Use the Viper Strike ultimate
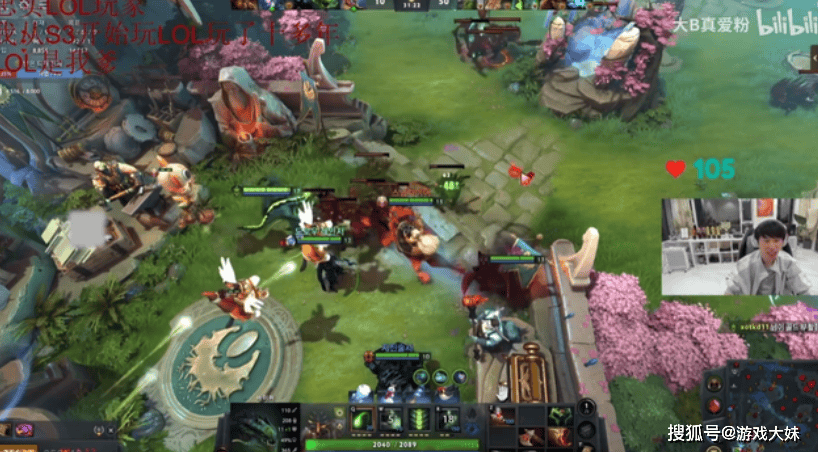Image resolution: width=818 pixels, height=452 pixels. (x=449, y=419)
